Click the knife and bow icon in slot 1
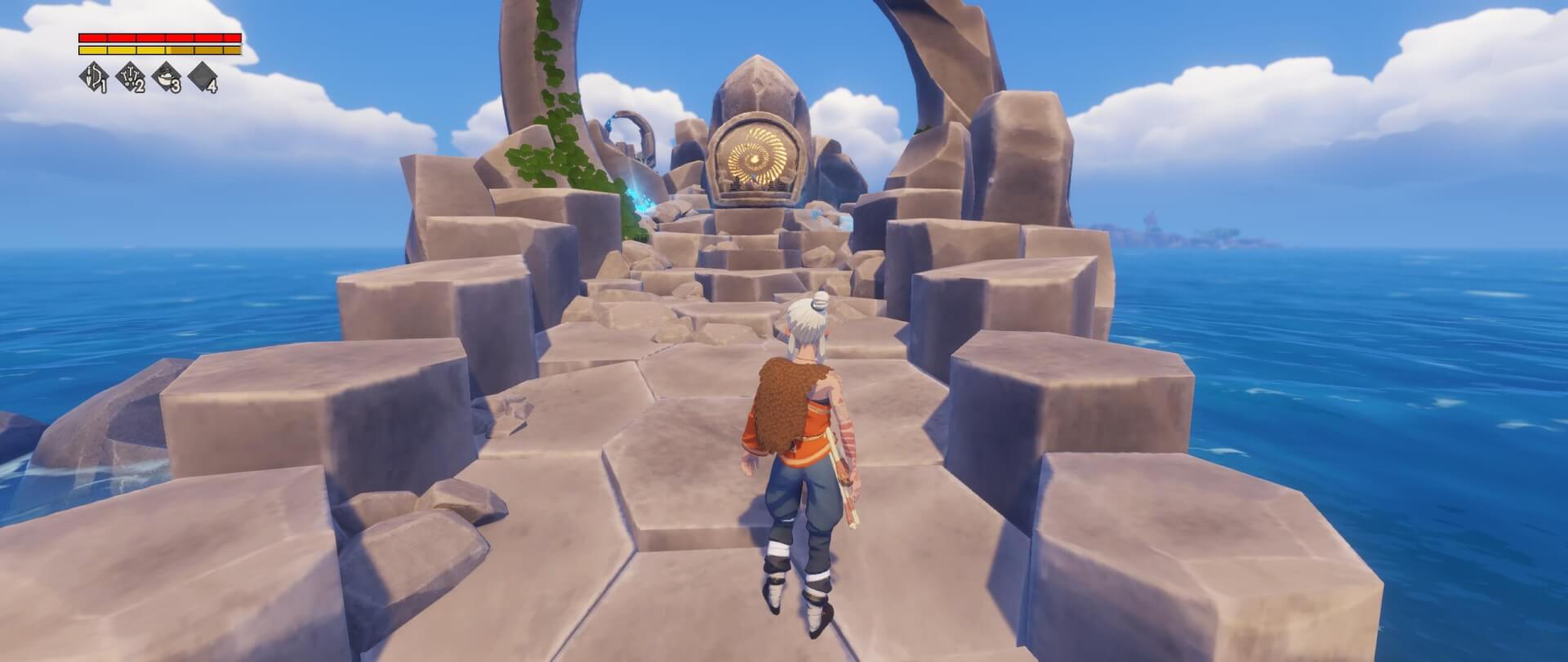The width and height of the screenshot is (1568, 662). click(x=93, y=76)
